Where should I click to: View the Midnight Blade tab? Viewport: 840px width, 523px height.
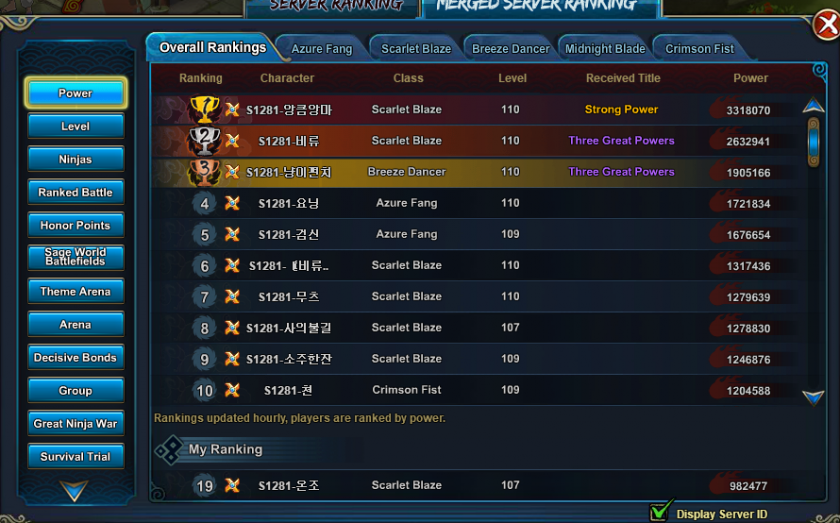coord(605,49)
